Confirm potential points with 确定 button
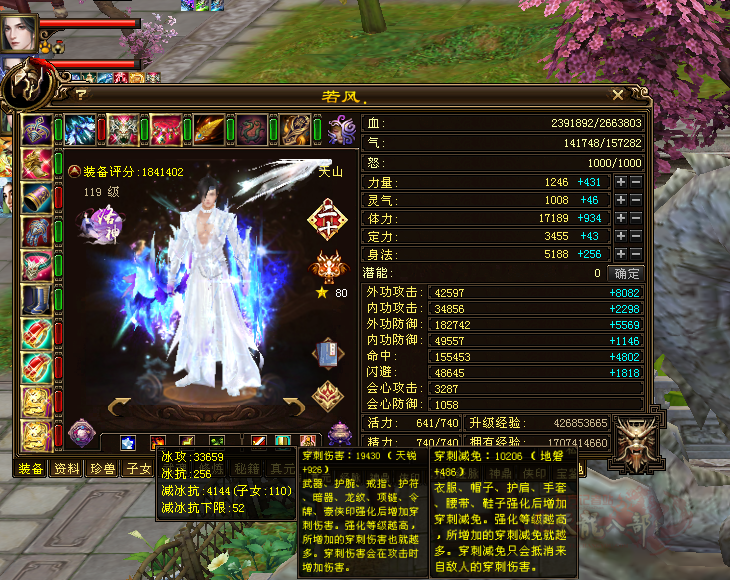 click(x=627, y=272)
